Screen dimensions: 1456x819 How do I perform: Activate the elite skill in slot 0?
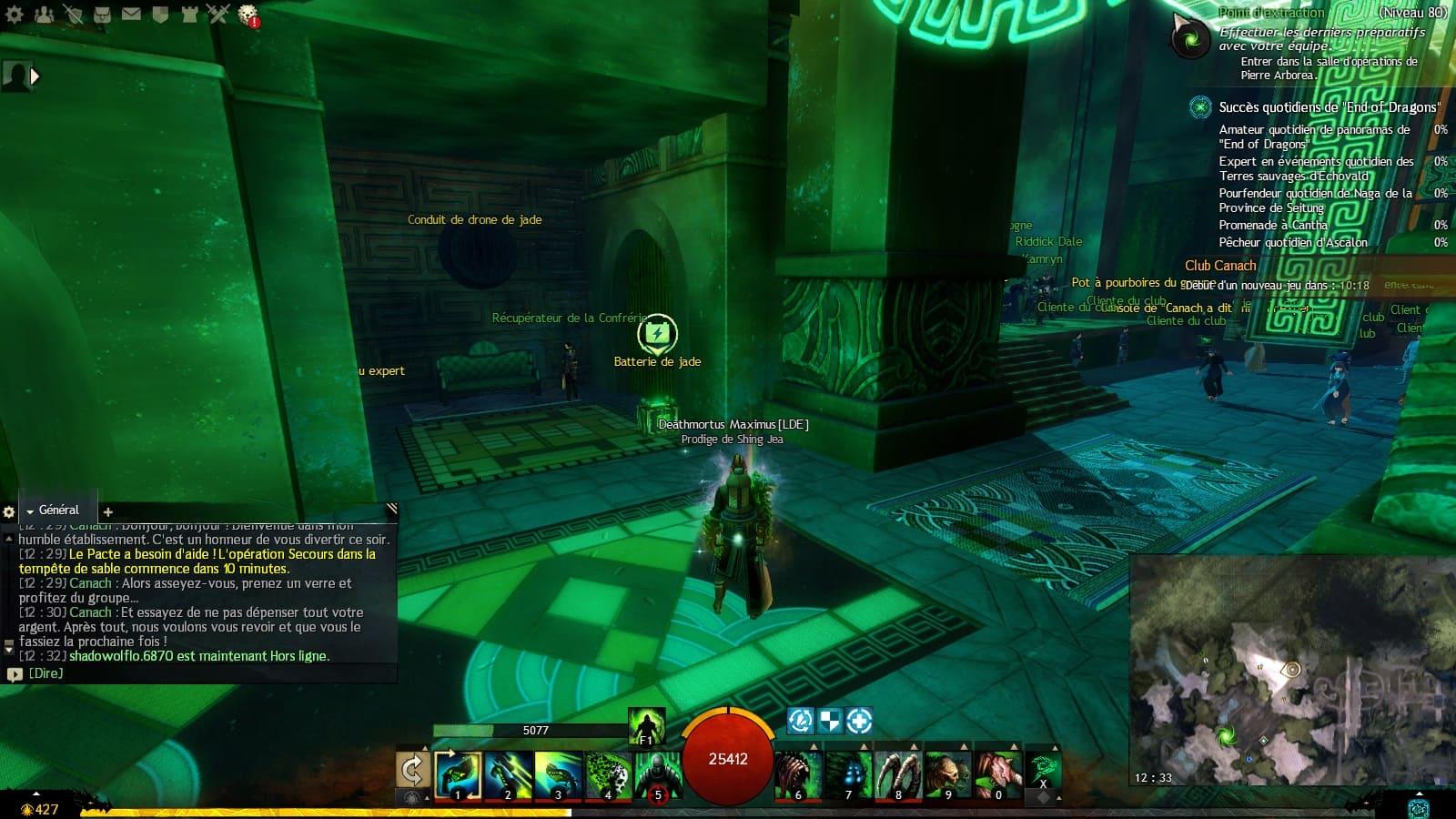pos(998,773)
